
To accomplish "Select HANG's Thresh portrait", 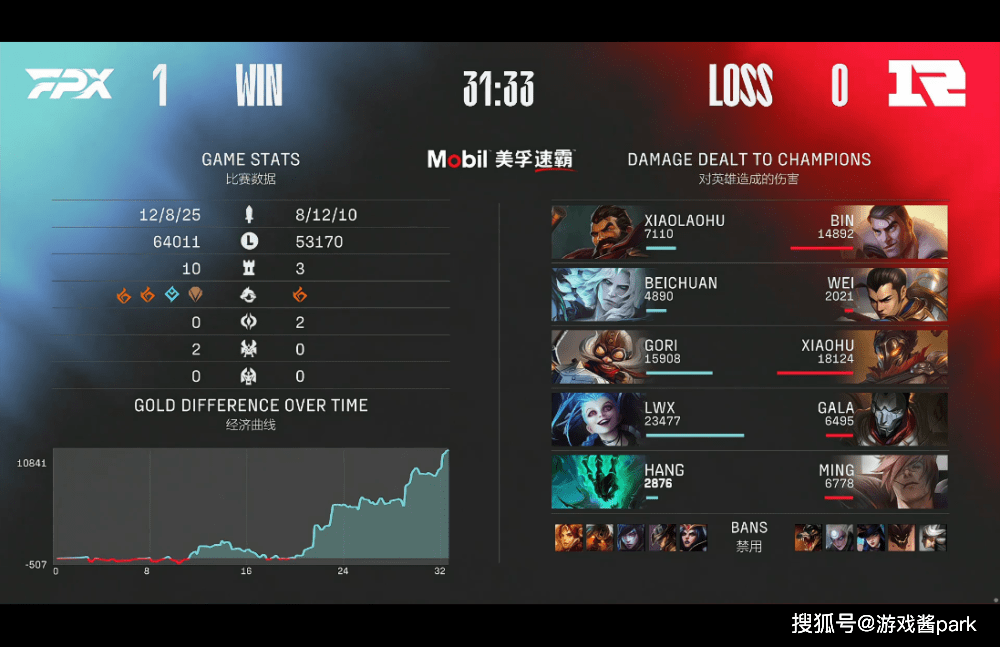I will pyautogui.click(x=596, y=481).
